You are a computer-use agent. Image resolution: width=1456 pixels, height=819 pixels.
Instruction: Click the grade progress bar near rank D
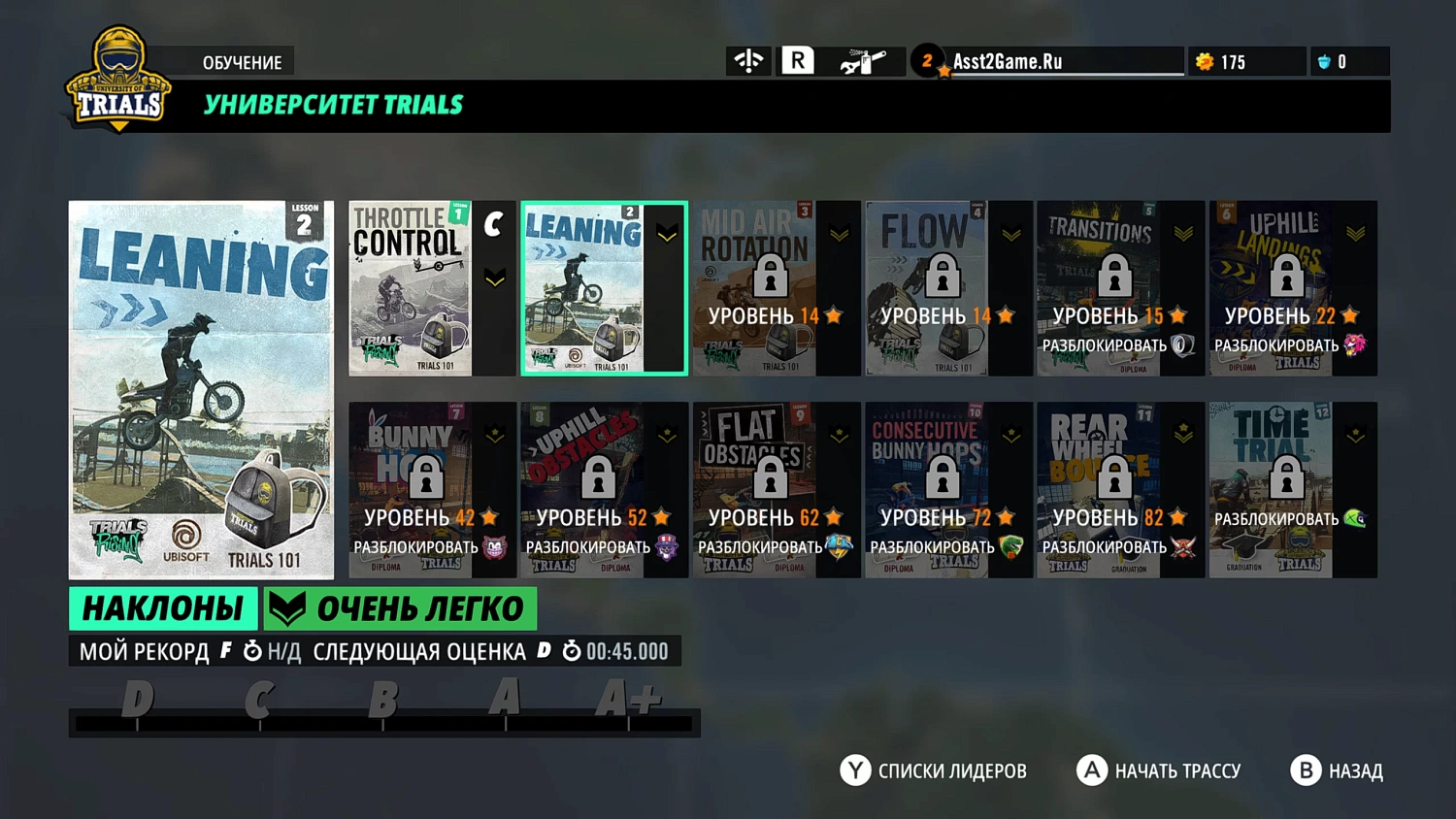tap(136, 720)
